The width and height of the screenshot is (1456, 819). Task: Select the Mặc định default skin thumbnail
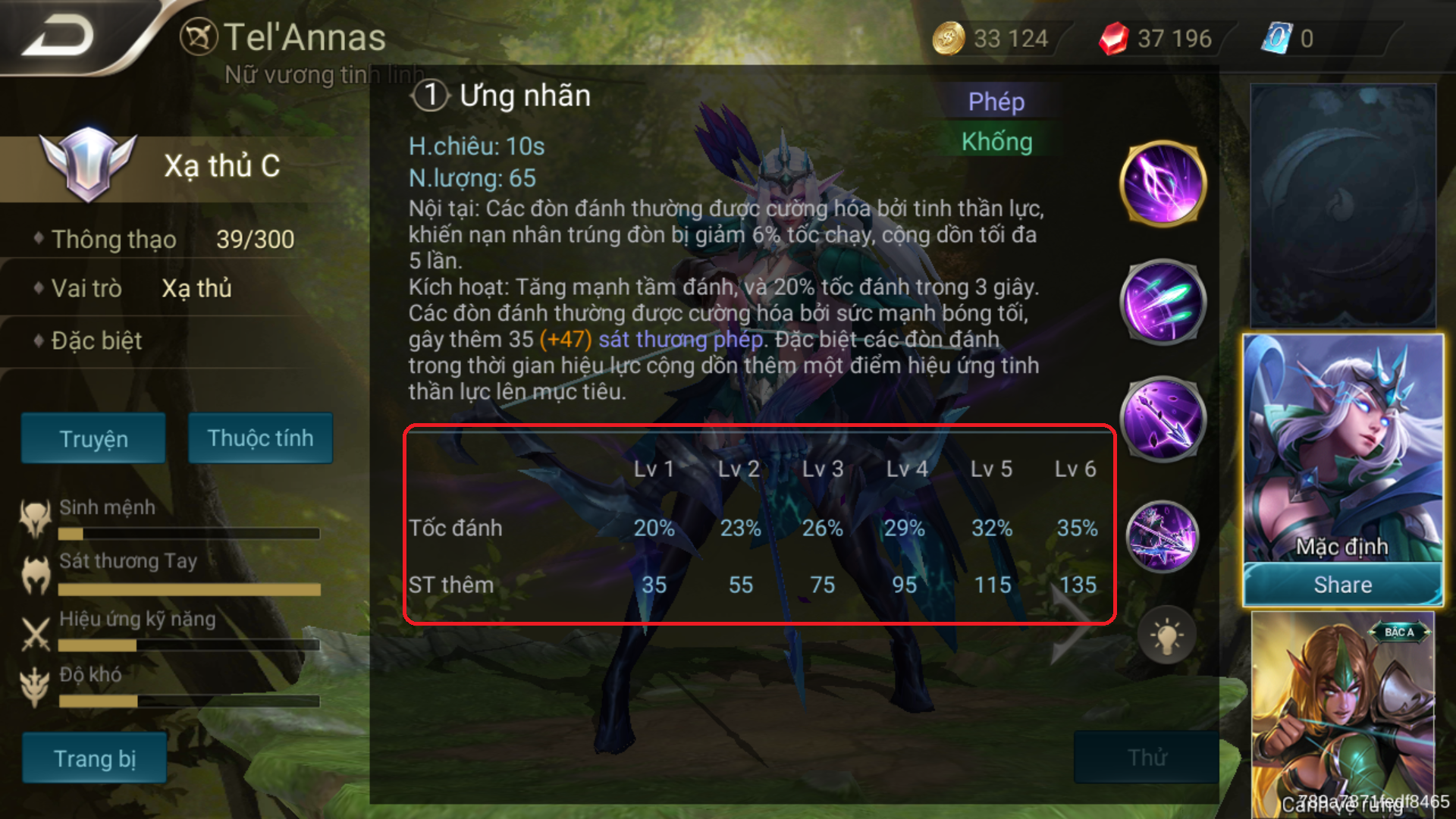[1342, 449]
